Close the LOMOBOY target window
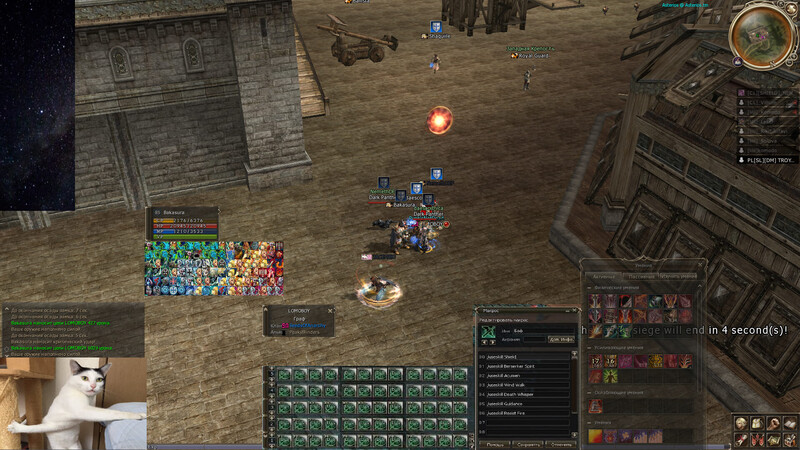Image resolution: width=800 pixels, height=450 pixels. (329, 310)
